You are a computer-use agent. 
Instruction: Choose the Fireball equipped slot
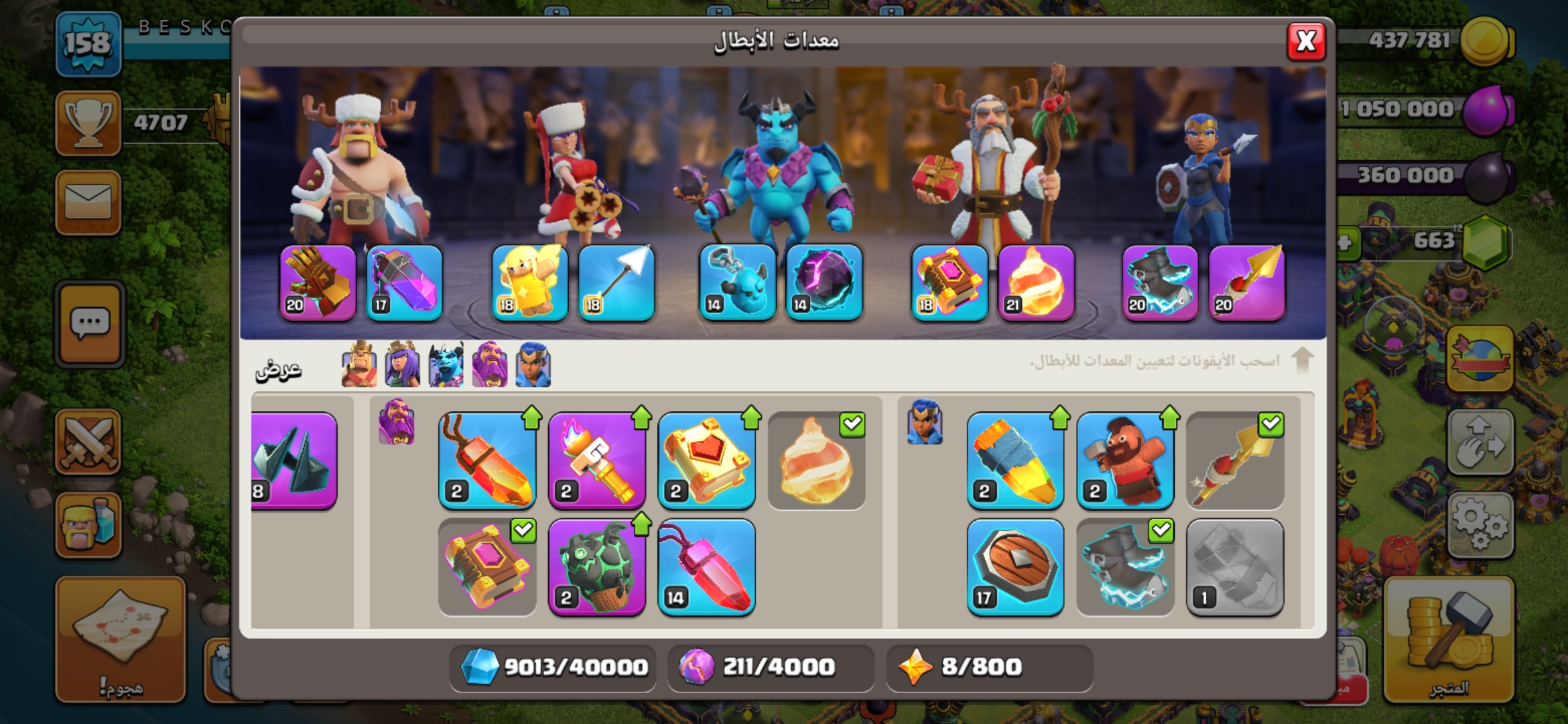tap(1035, 282)
